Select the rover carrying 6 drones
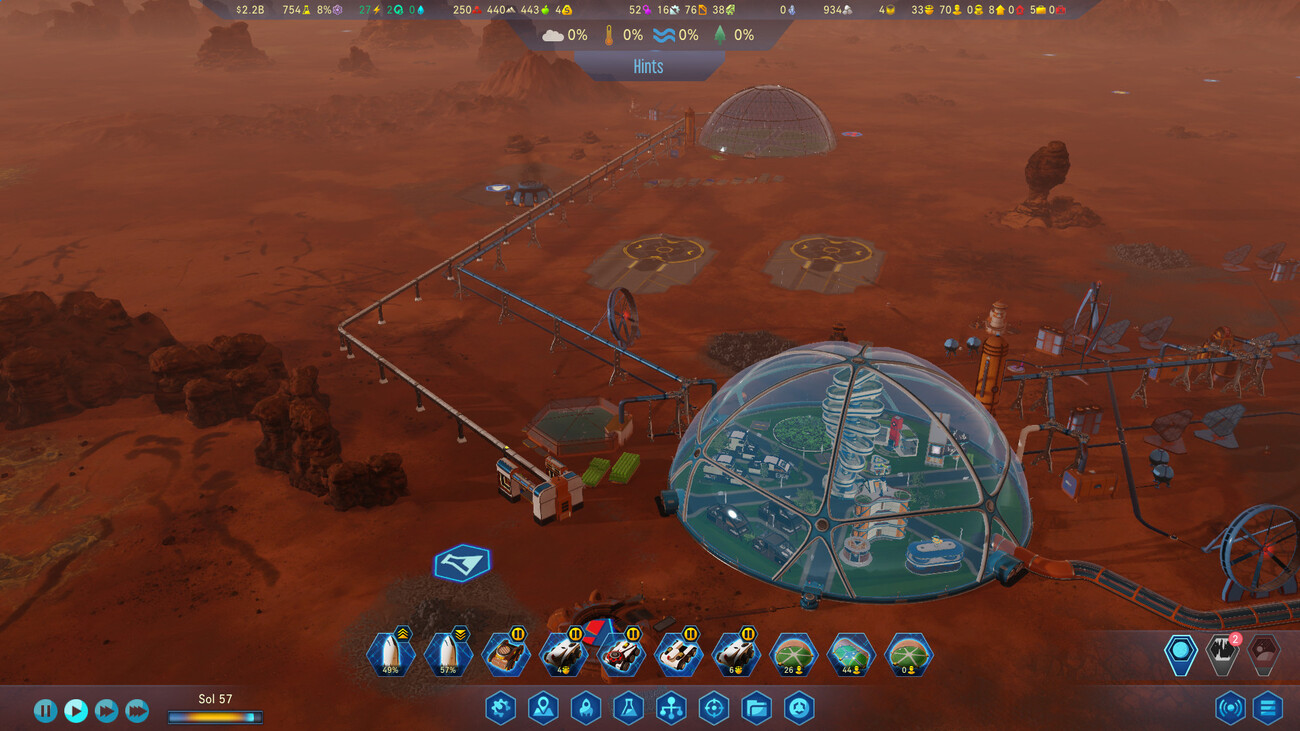Screen dimensions: 1300x731 [737, 655]
